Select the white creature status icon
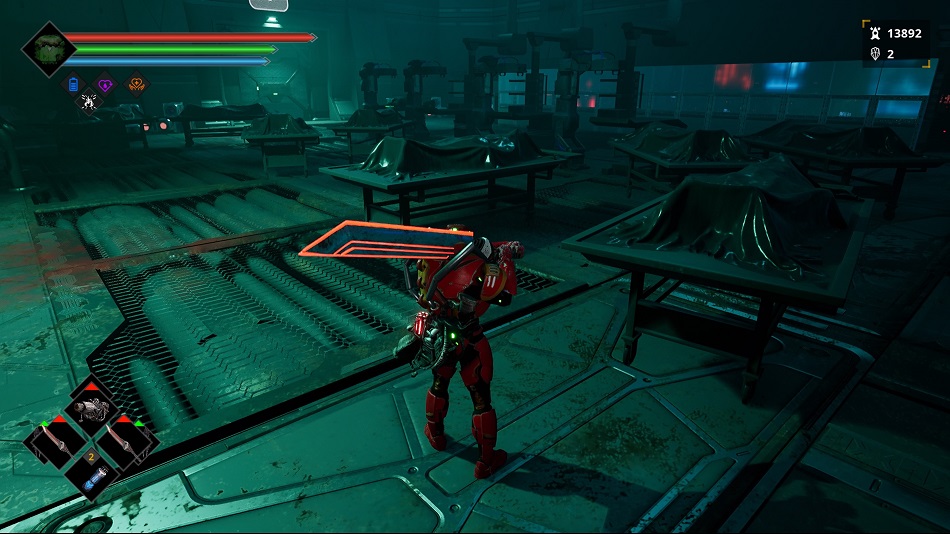Screen dimensions: 950x534 coord(89,101)
